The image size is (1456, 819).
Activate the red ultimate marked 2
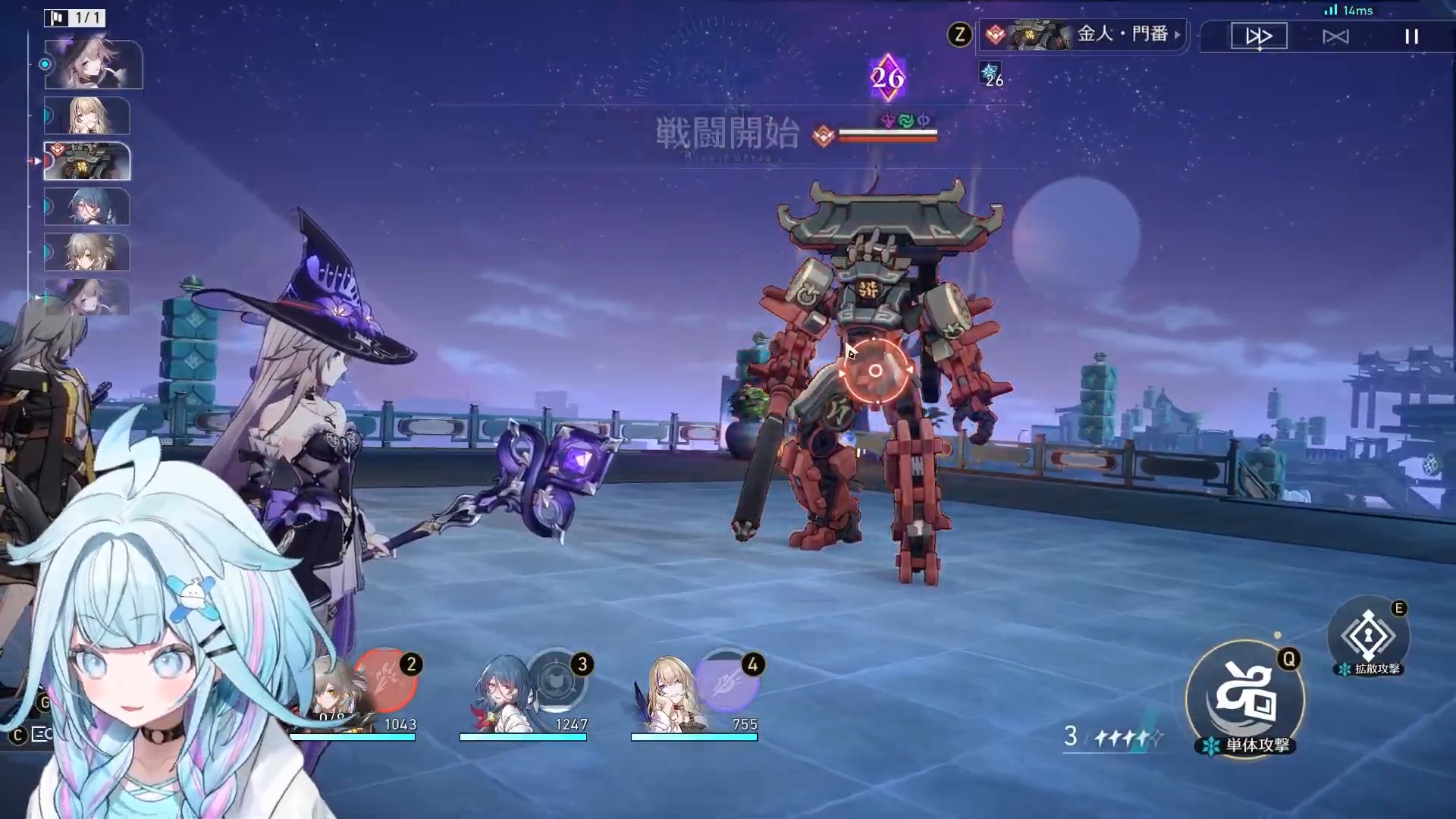click(x=387, y=679)
